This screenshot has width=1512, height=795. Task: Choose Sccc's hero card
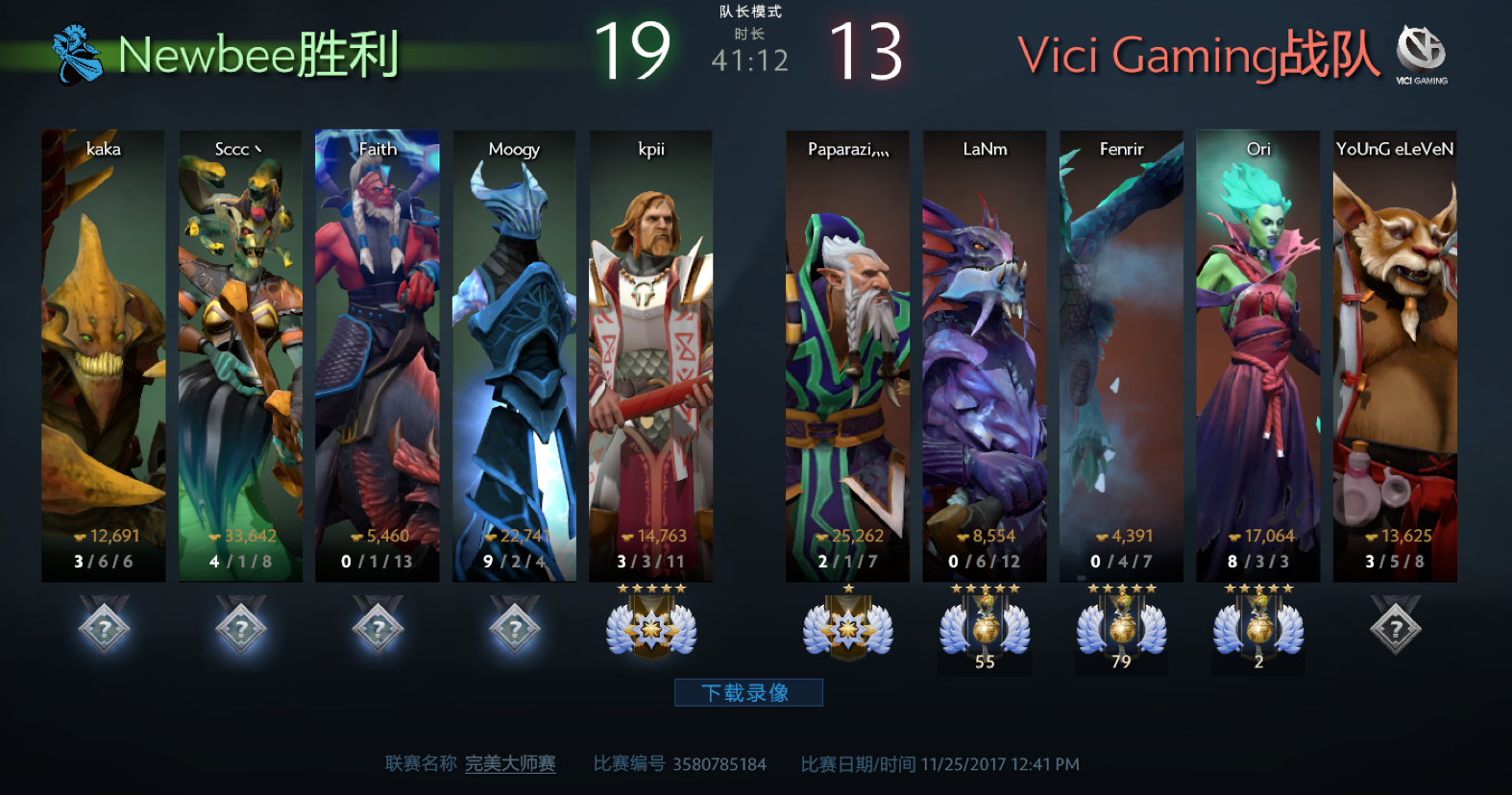click(x=240, y=355)
